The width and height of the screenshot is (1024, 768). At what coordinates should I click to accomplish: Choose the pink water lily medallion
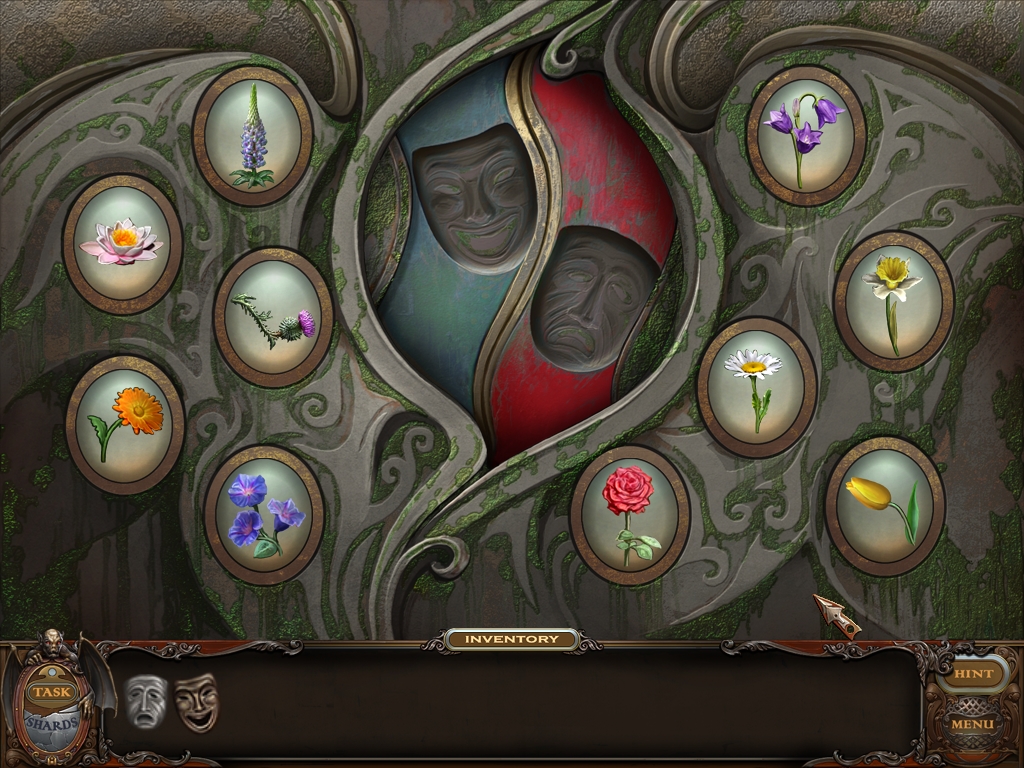click(x=122, y=243)
